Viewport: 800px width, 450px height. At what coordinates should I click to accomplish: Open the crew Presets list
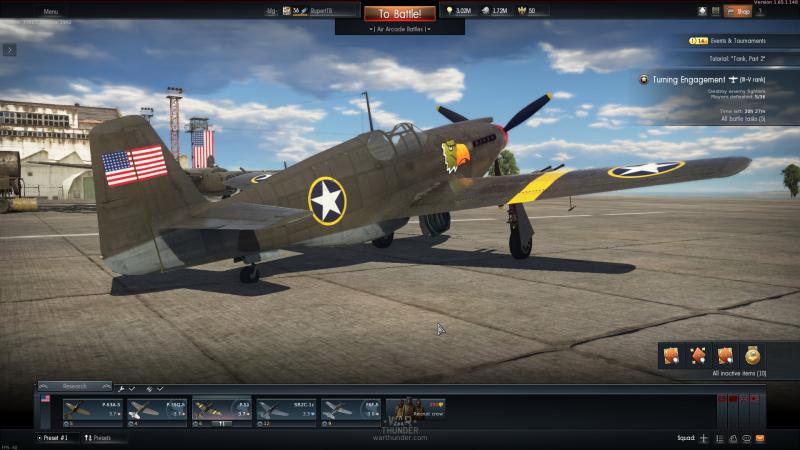[103, 438]
